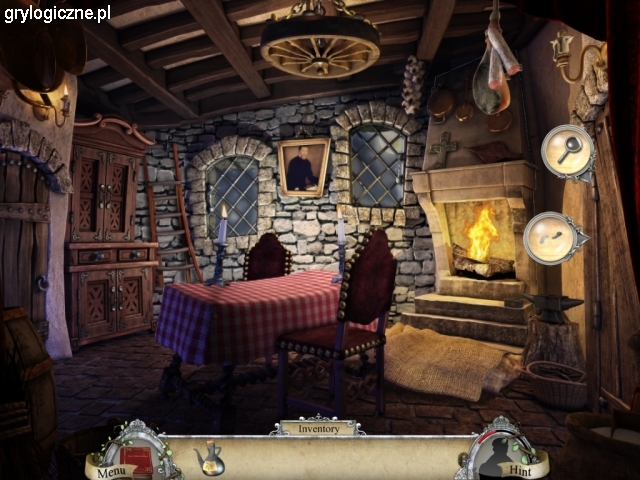
Task: Open the Menu button
Action: coord(111,471)
